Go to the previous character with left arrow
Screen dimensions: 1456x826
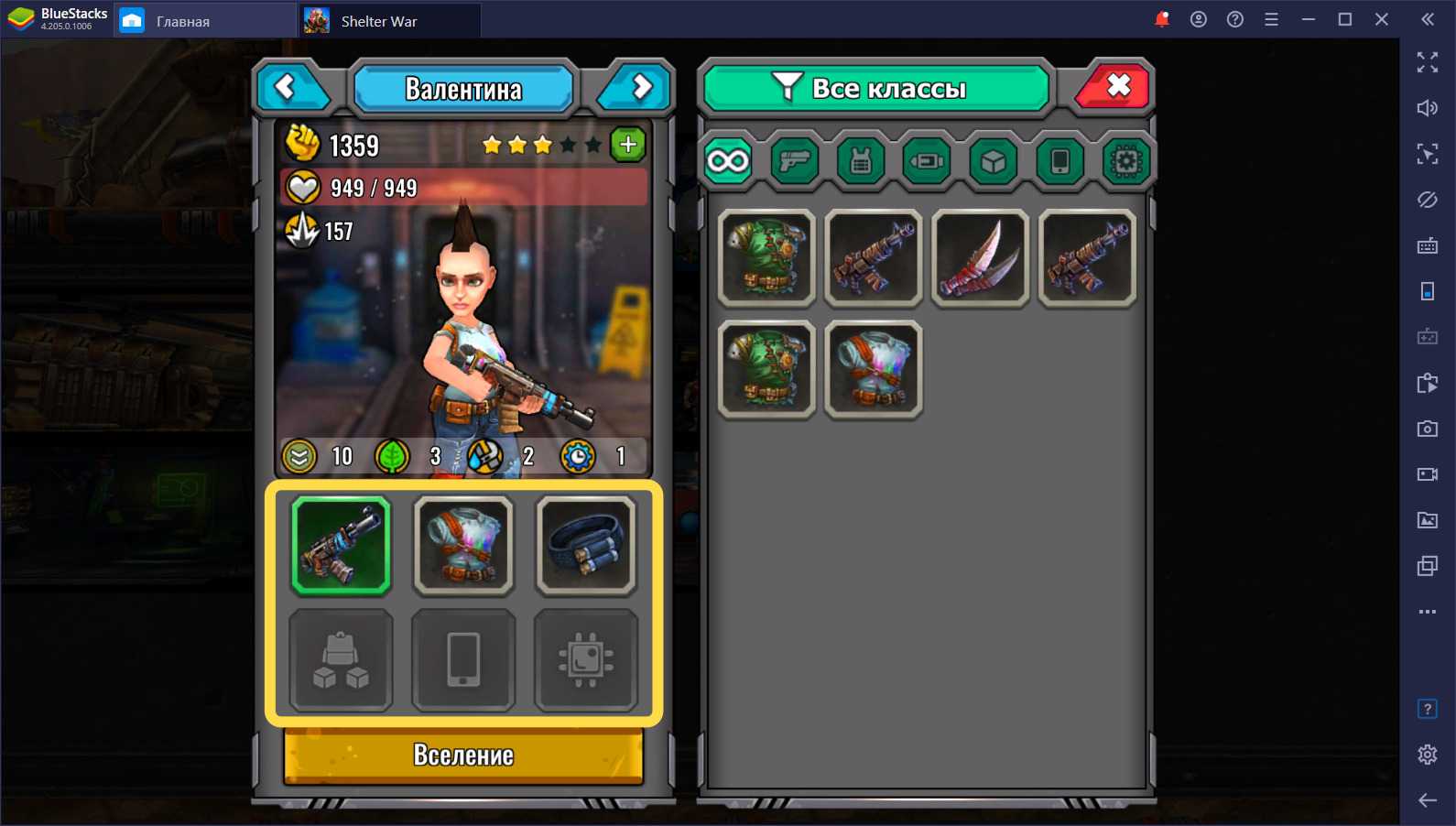pyautogui.click(x=289, y=88)
